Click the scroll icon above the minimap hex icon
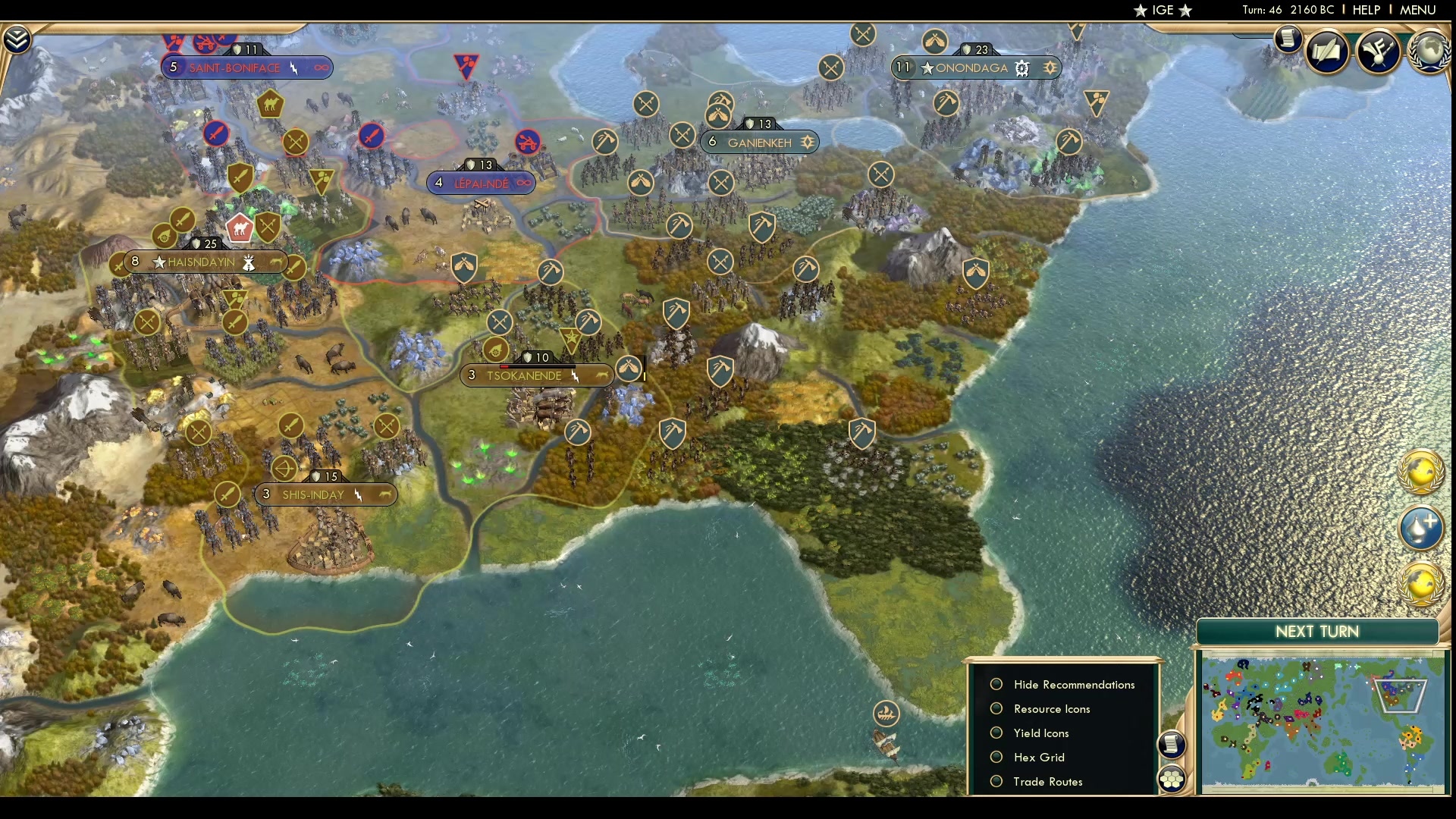Viewport: 1456px width, 819px height. coord(1172,745)
